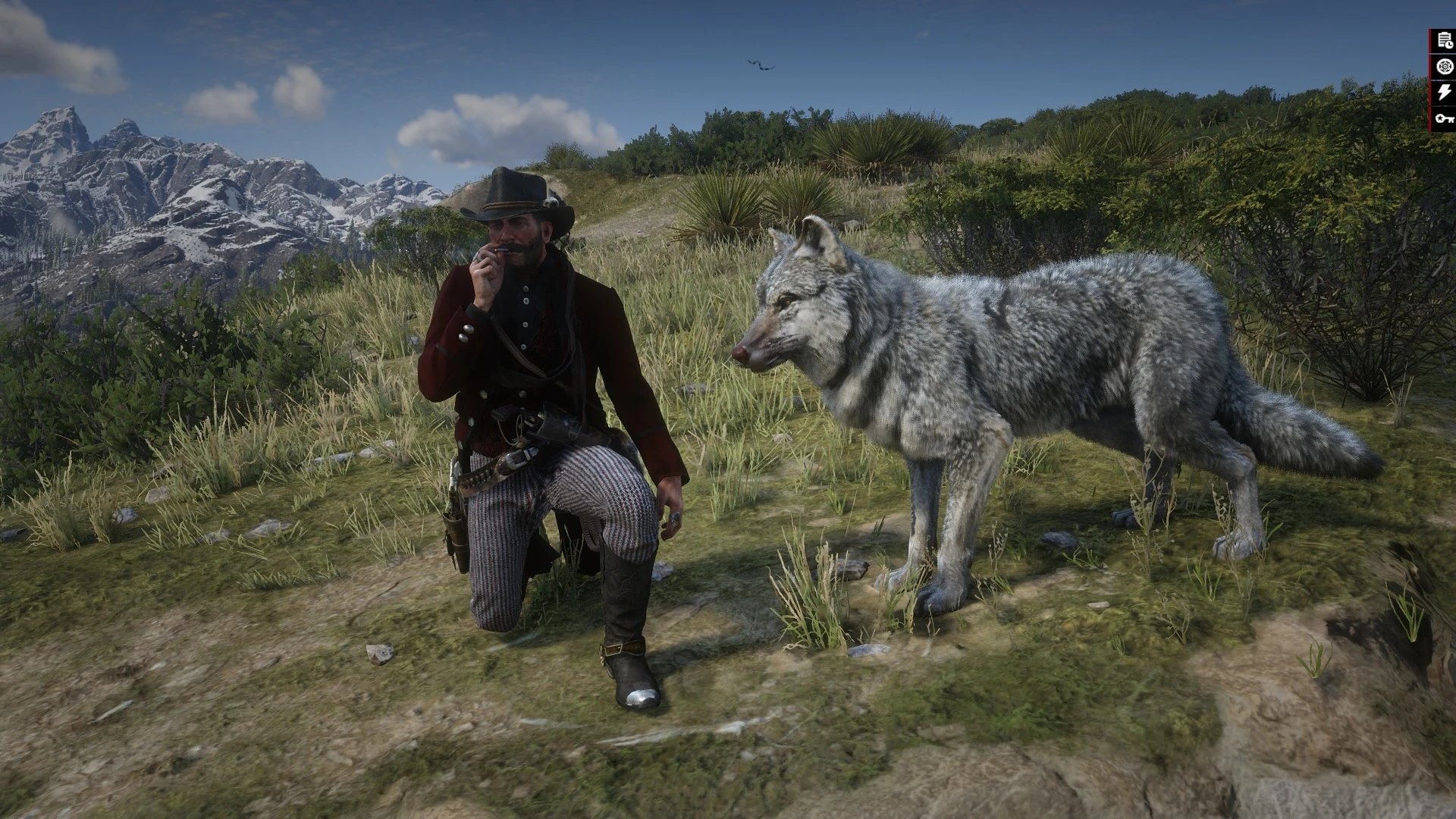Click the revolver cylinder icon
1456x819 pixels.
1444,67
